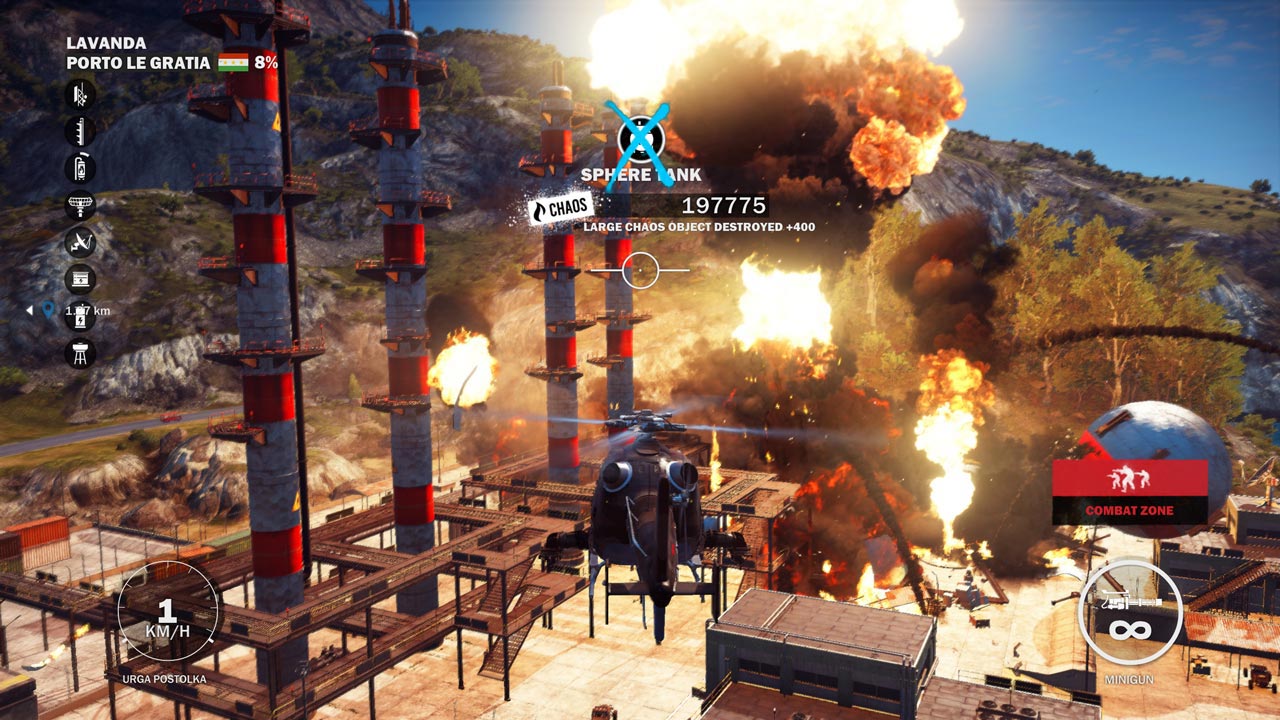The image size is (1280, 720).
Task: Select the antenna mast chaos object icon
Action: pos(80,131)
